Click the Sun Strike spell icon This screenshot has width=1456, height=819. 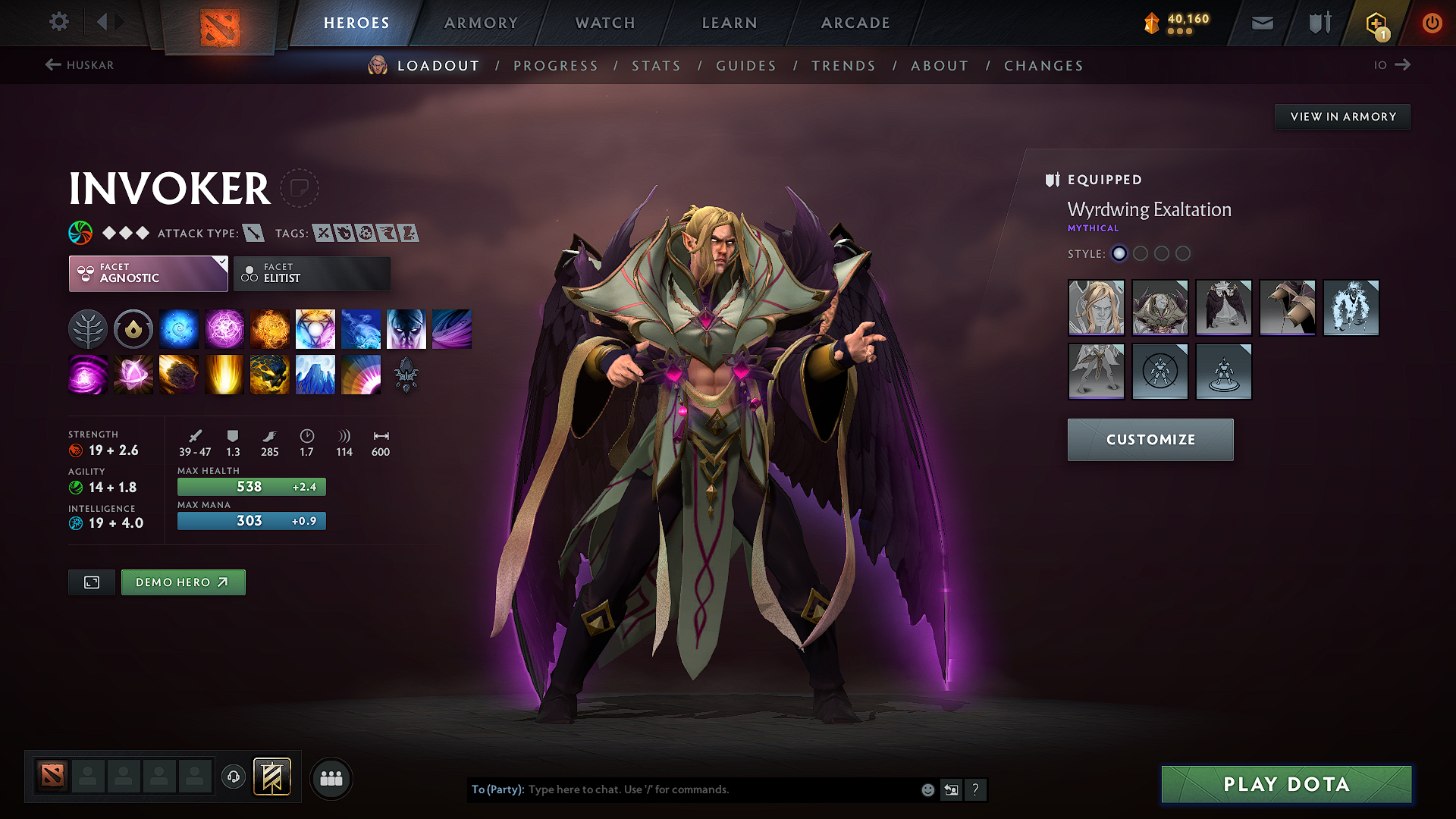[224, 374]
